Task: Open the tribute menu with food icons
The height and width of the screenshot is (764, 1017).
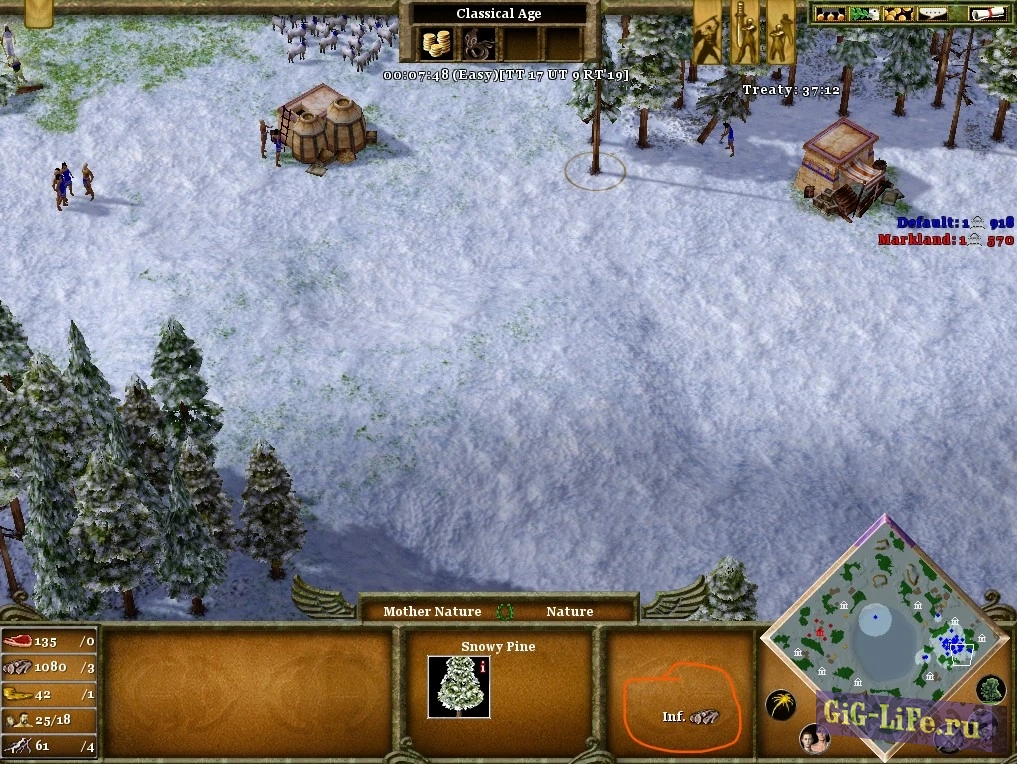Action: click(x=830, y=14)
